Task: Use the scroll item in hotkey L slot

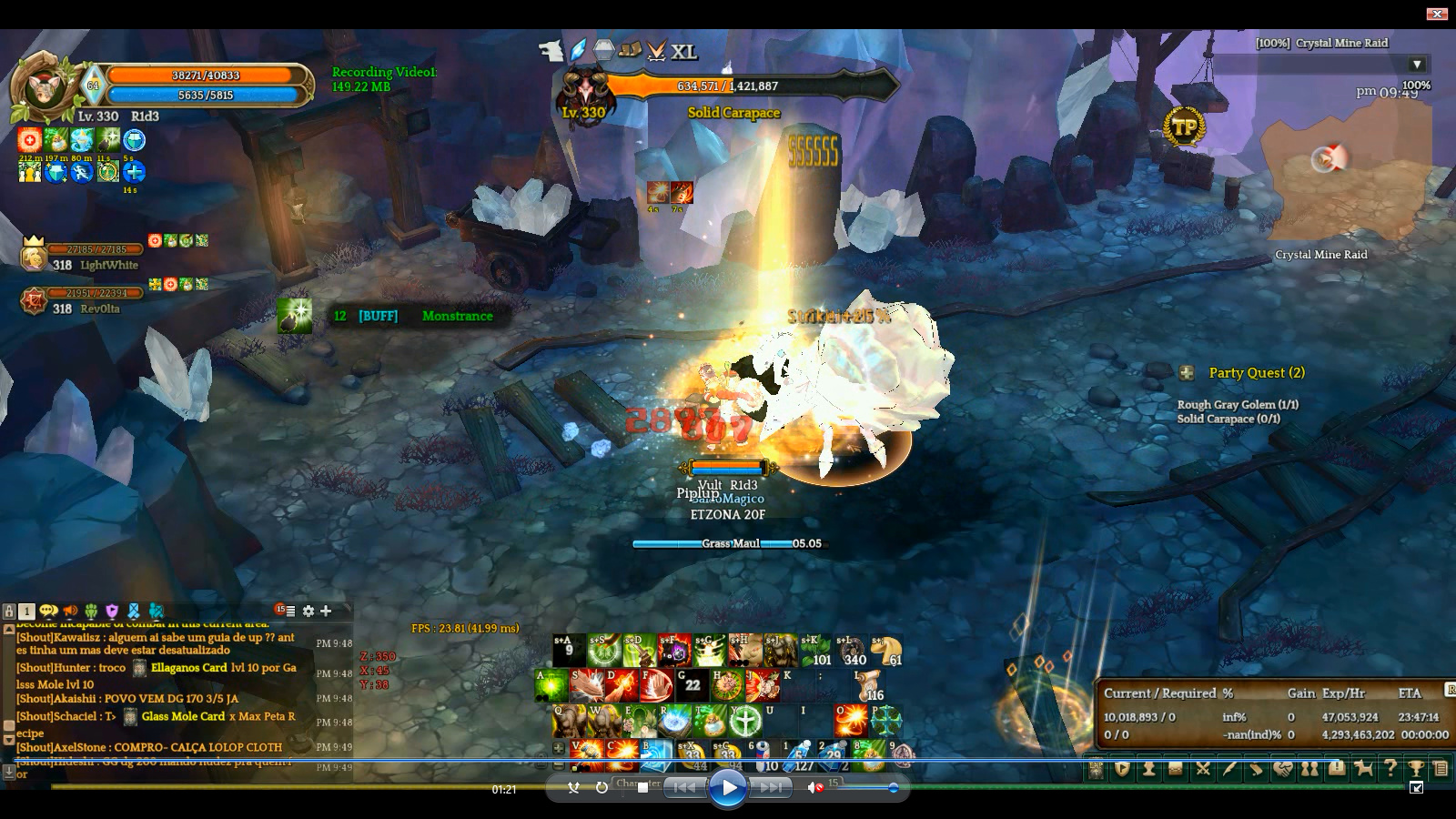Action: (871, 685)
